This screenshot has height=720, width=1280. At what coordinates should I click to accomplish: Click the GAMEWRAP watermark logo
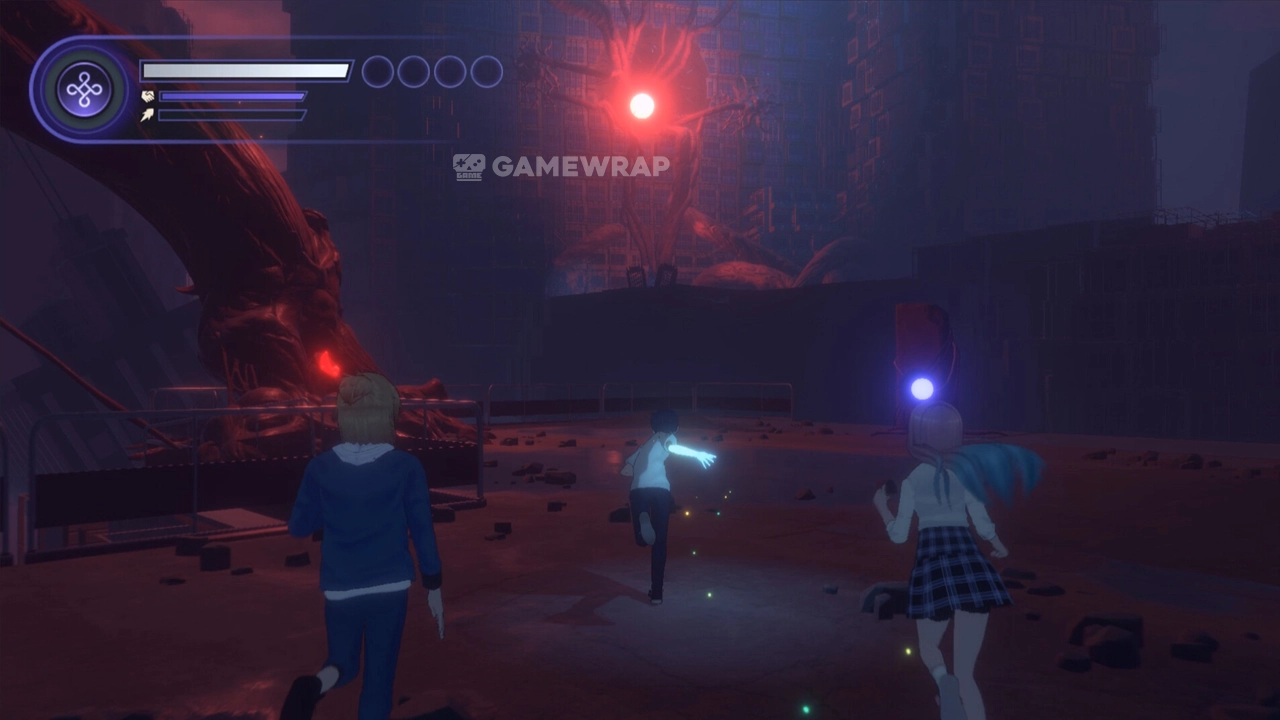tap(561, 166)
